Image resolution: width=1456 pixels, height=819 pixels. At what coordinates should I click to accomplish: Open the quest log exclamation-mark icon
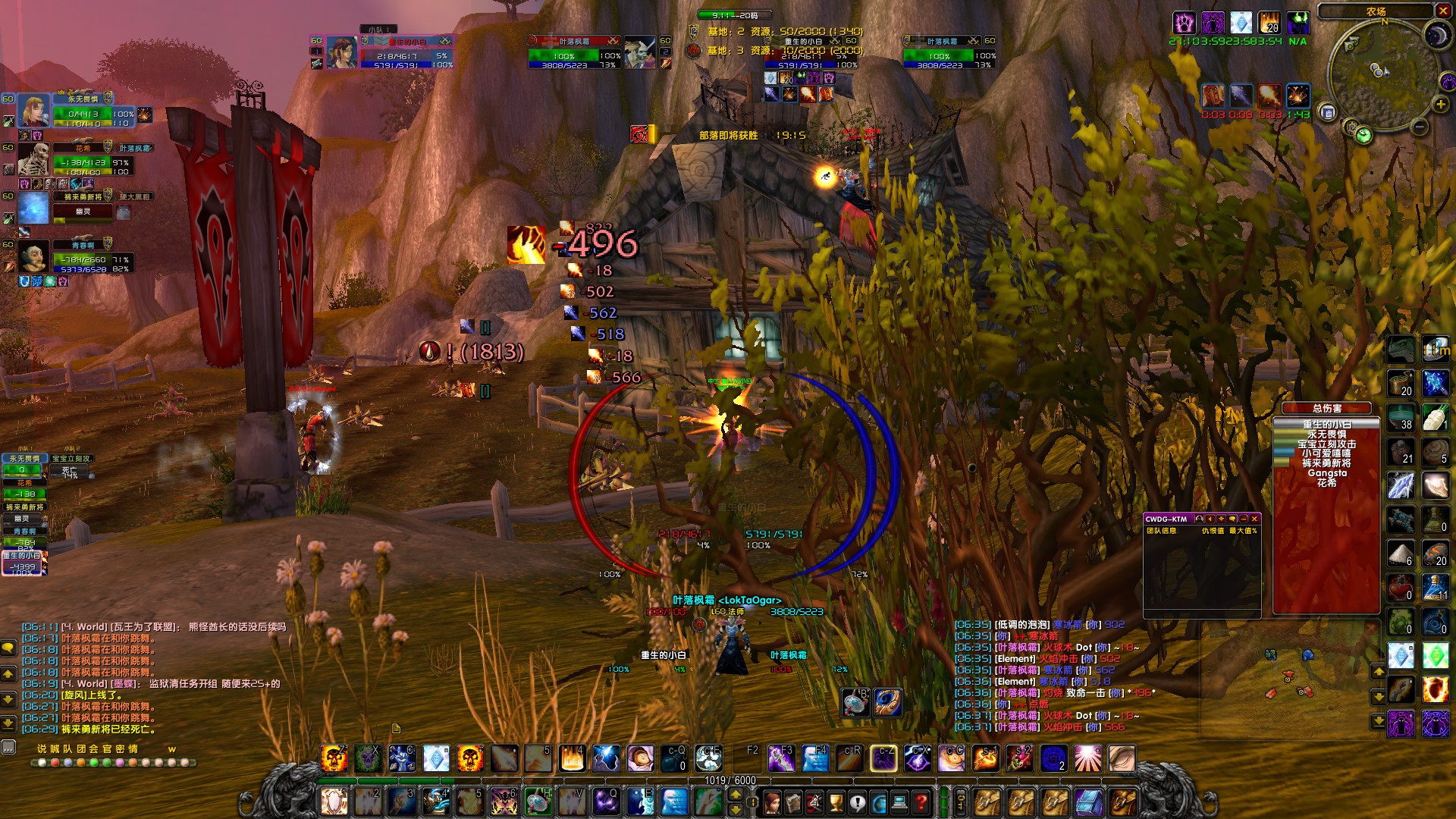pyautogui.click(x=857, y=802)
